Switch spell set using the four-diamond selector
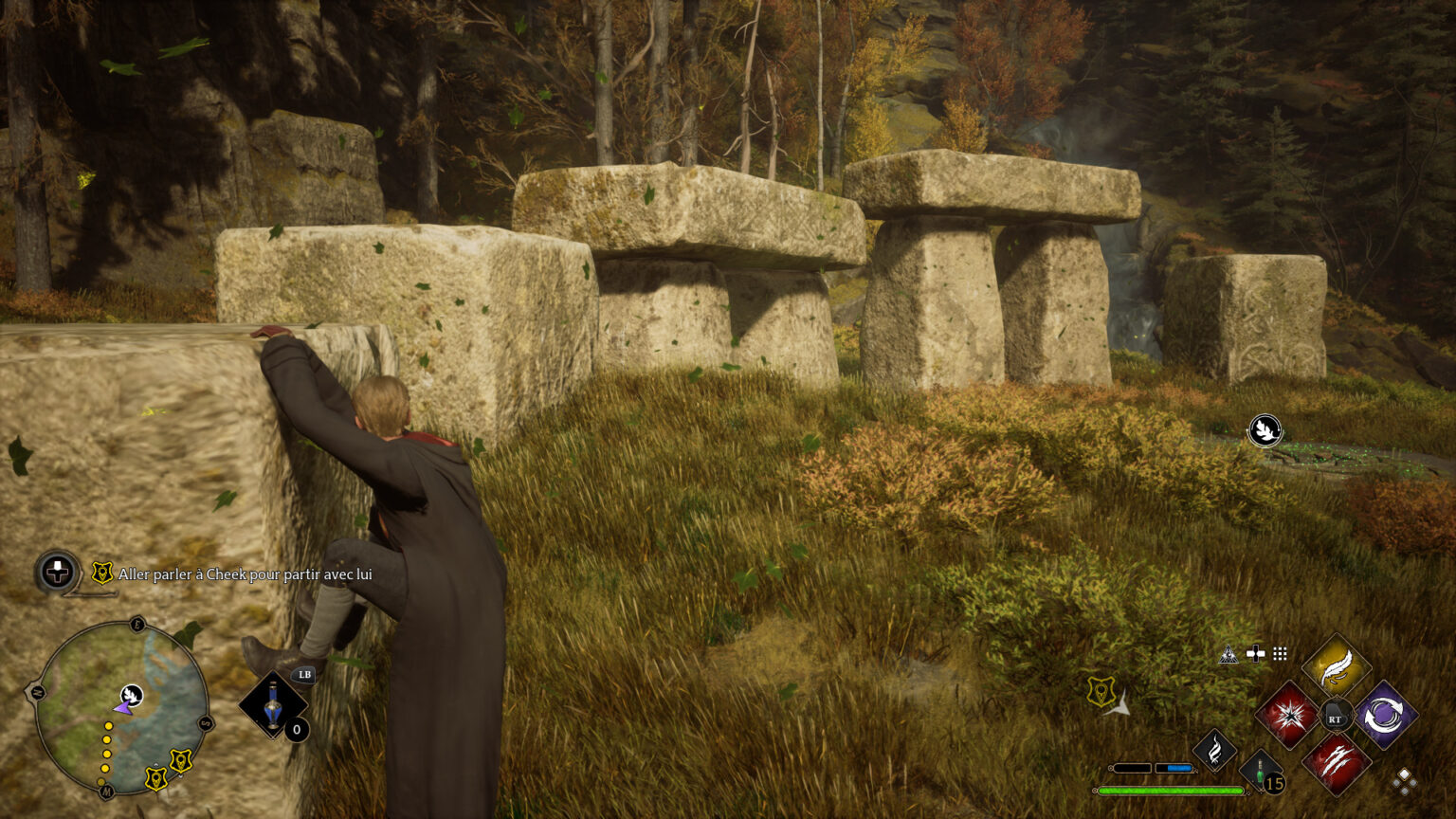This screenshot has width=1456, height=819. (x=1405, y=780)
